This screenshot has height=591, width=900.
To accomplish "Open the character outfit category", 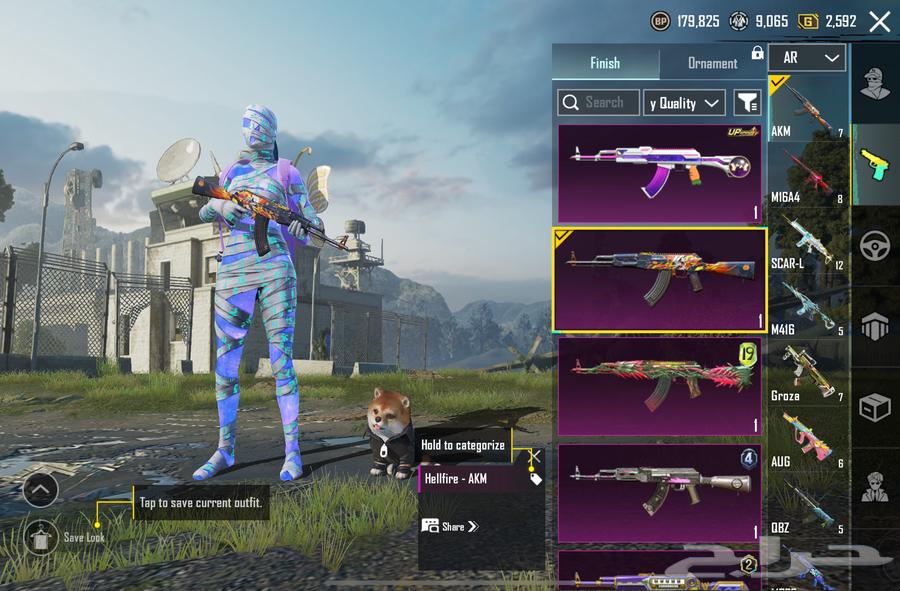I will (x=875, y=84).
